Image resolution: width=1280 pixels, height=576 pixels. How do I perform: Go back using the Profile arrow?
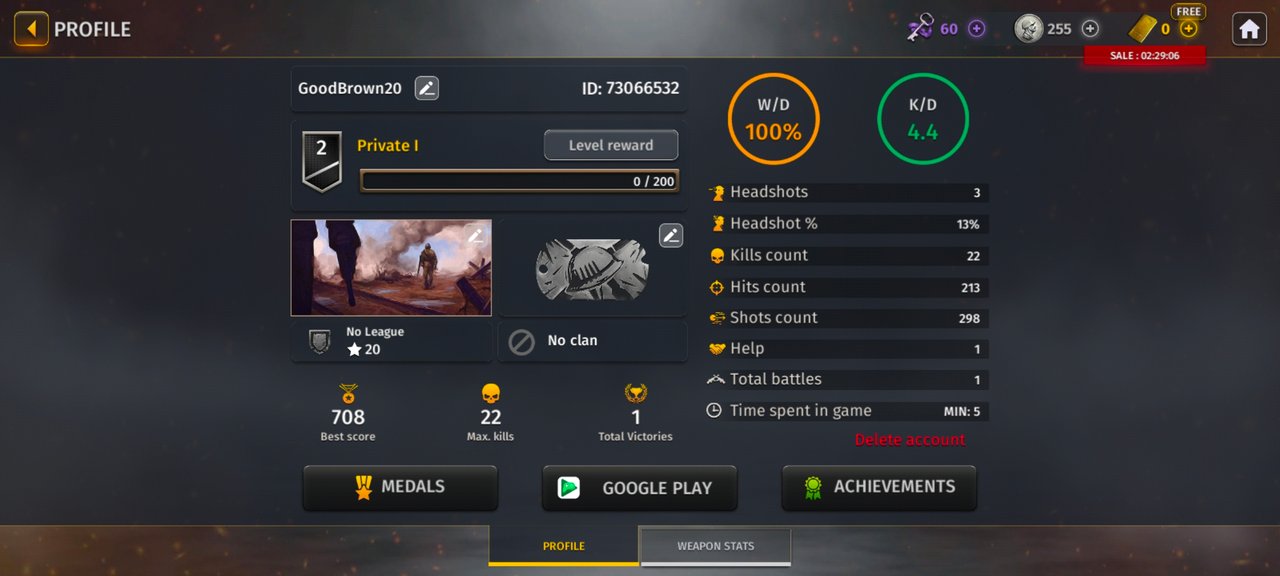click(x=31, y=29)
